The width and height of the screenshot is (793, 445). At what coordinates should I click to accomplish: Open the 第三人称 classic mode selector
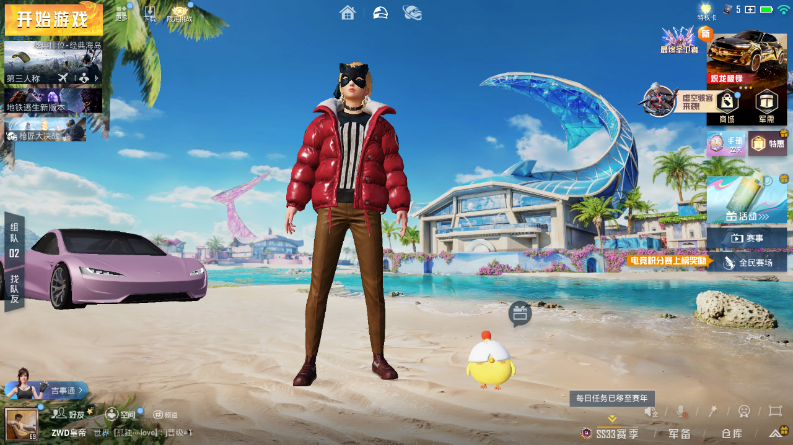53,63
